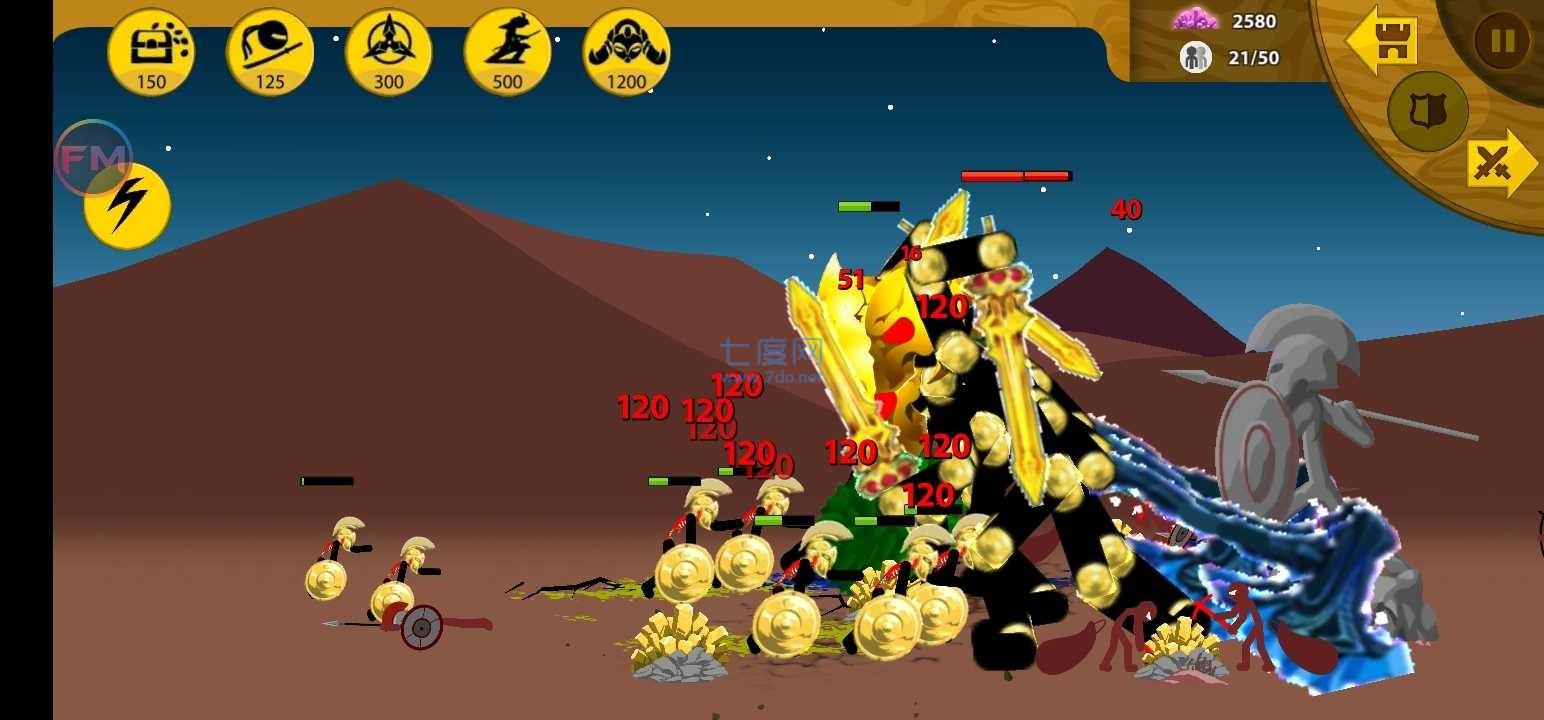Toggle the shield Defend stance
Screen dimensions: 1544x720
click(x=1427, y=113)
